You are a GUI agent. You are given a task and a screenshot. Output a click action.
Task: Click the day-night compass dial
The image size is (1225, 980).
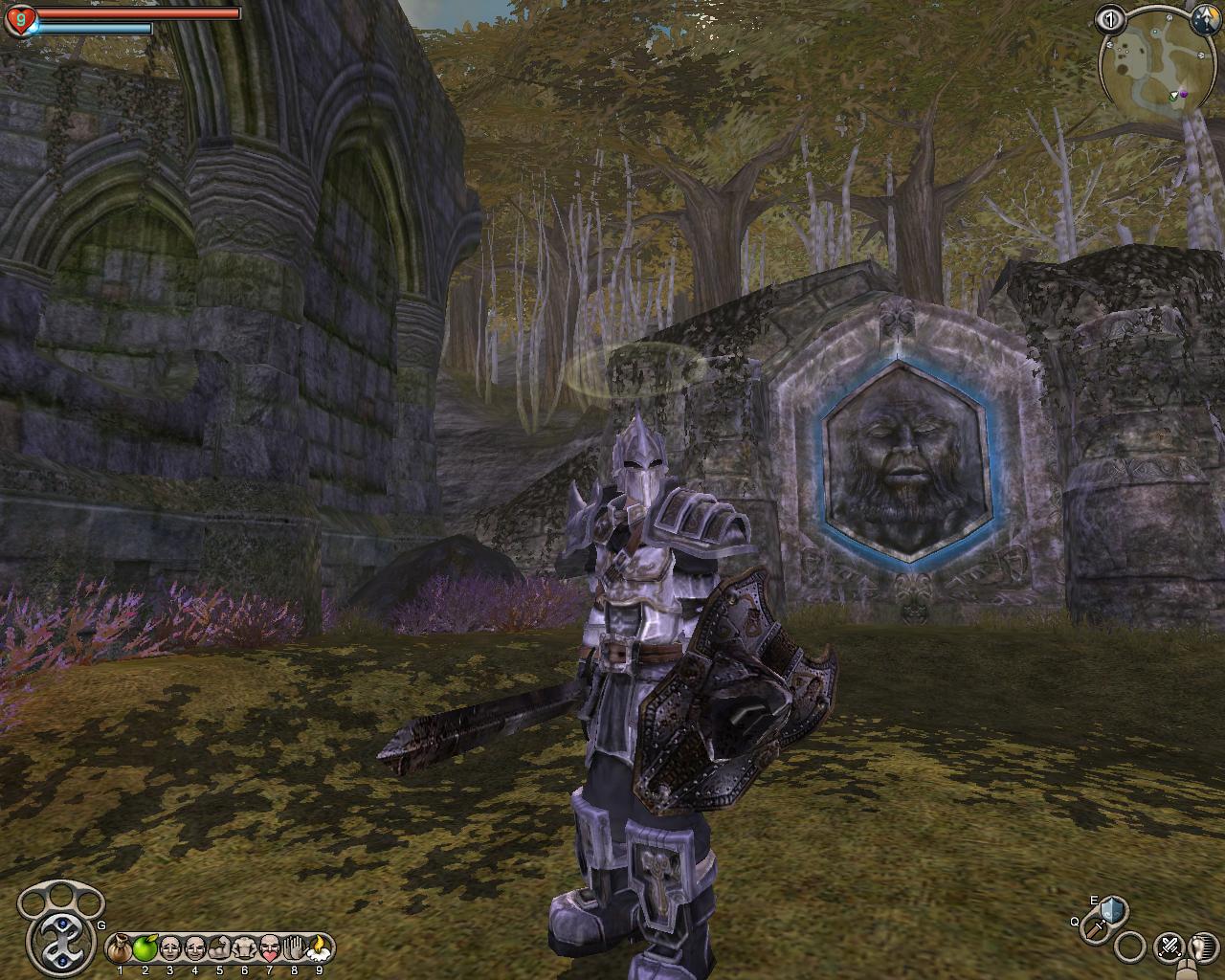[x=1205, y=17]
